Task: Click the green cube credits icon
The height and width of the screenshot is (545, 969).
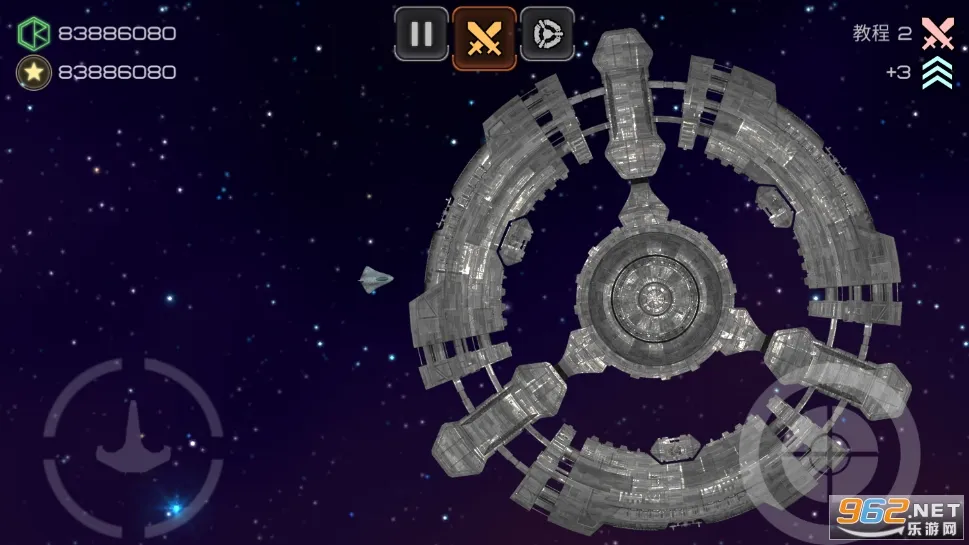Action: [33, 33]
